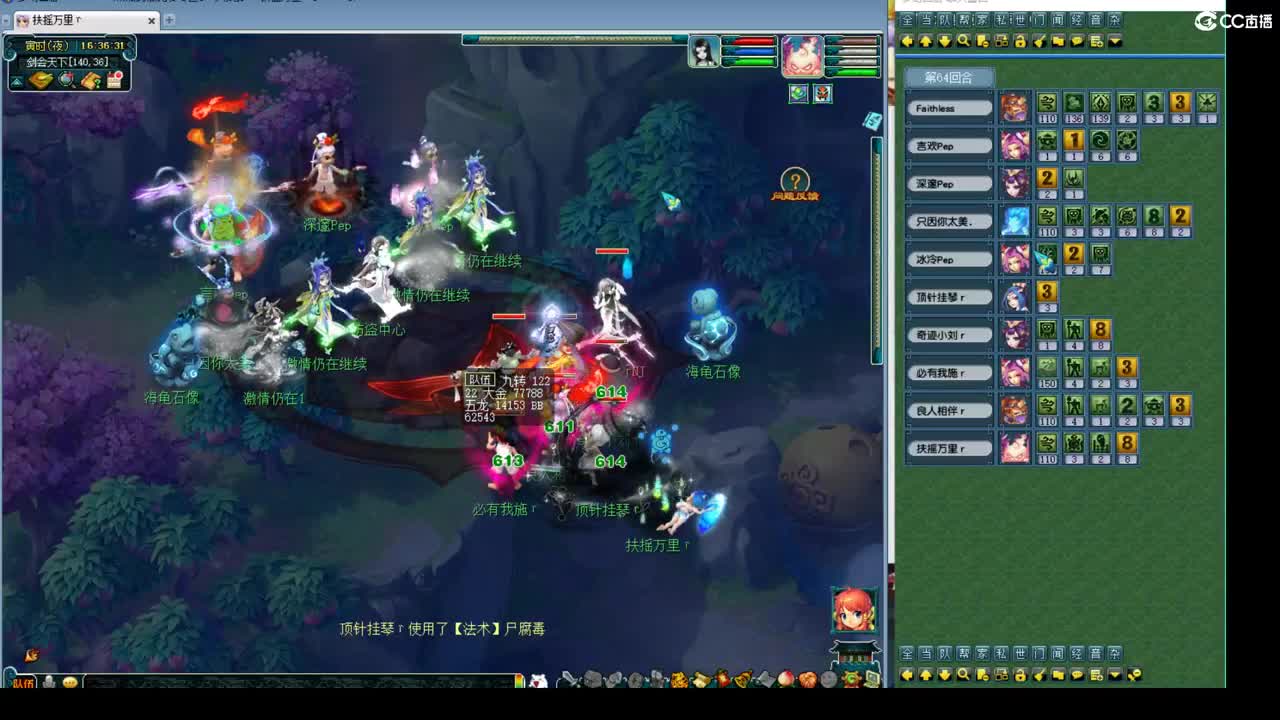Click the speech bubble icon in the chat toolbar
This screenshot has width=1280, height=720.
tap(1076, 42)
